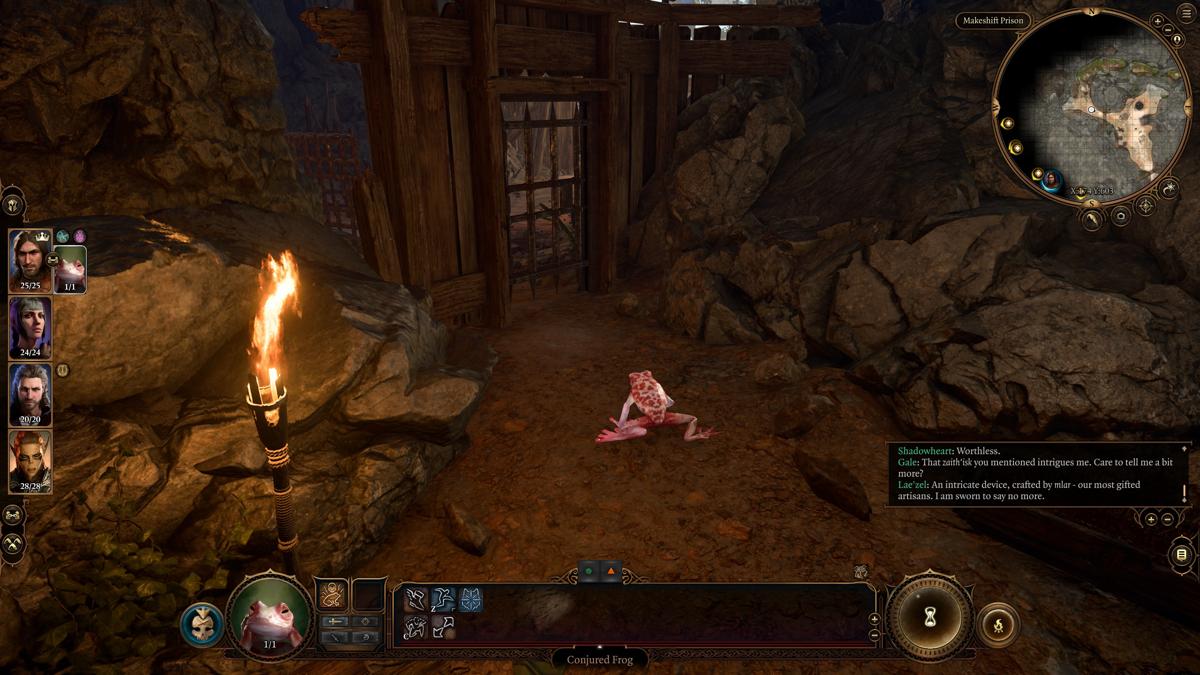The image size is (1200, 675).
Task: Activate the blue mask-shaped ability icon
Action: tap(470, 599)
